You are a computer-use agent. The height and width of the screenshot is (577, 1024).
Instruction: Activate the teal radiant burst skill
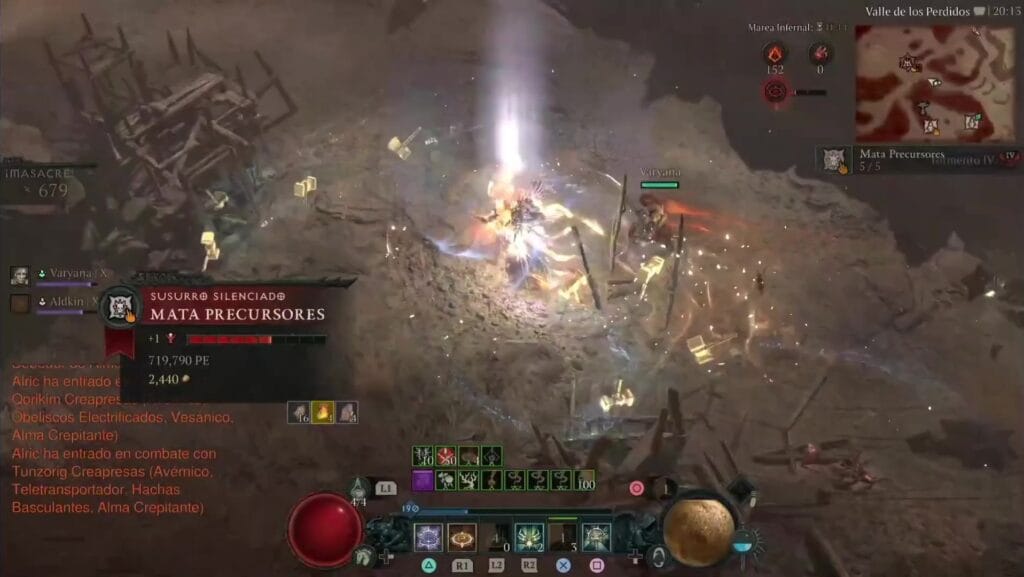pyautogui.click(x=529, y=537)
